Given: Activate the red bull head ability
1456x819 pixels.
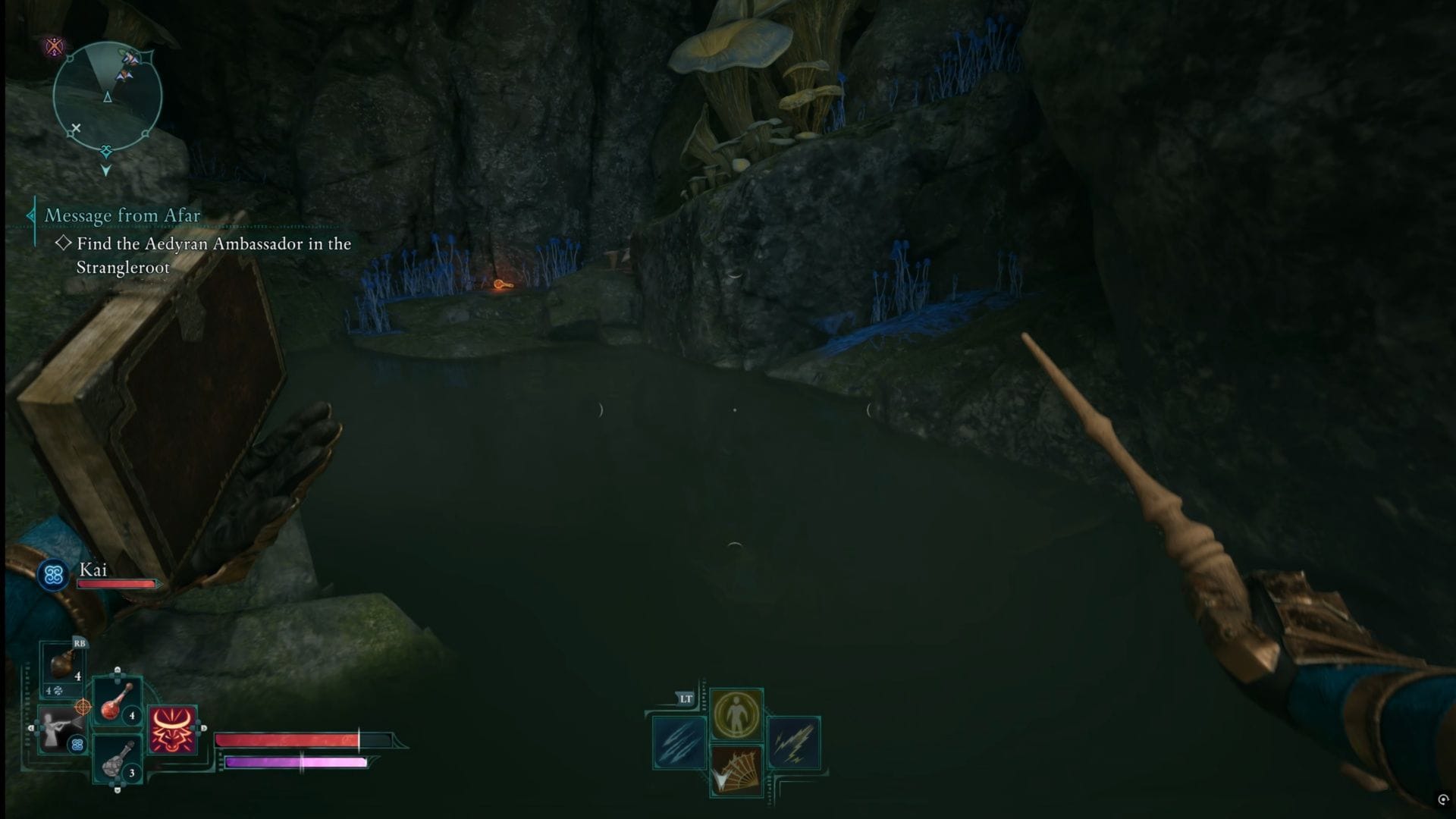Looking at the screenshot, I should coord(173,730).
